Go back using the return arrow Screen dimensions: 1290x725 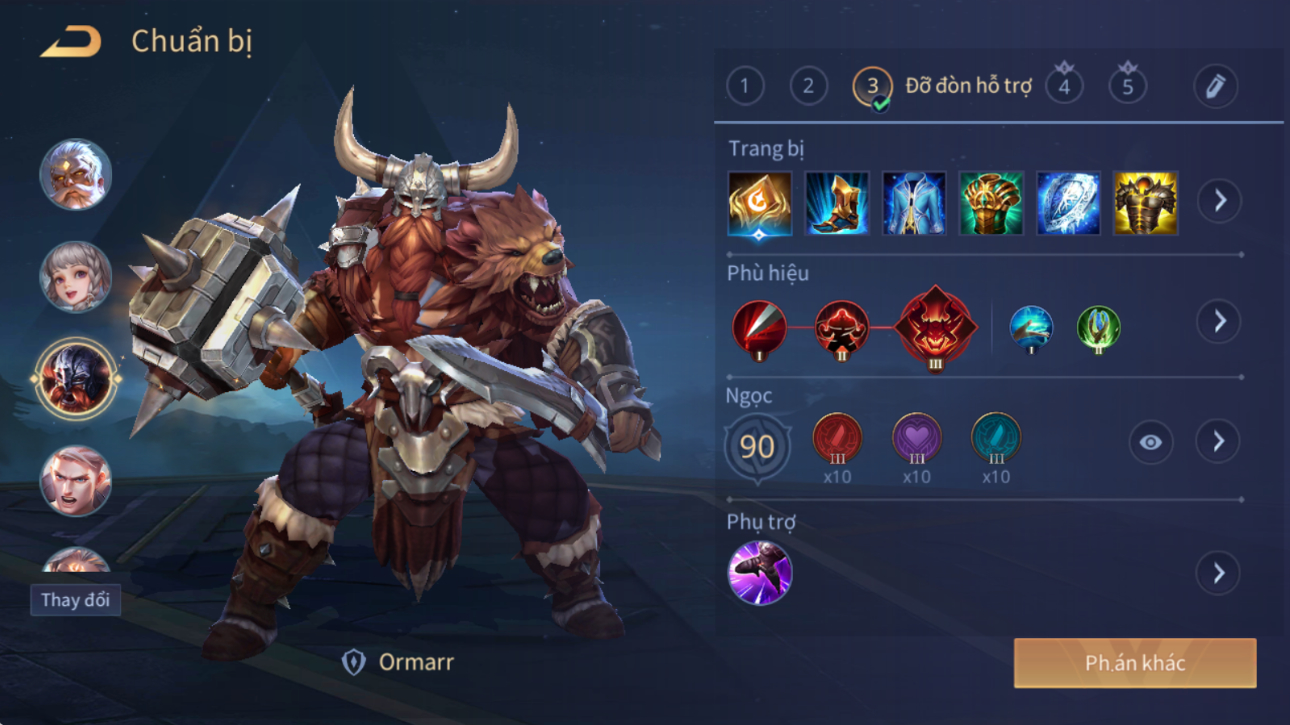click(x=71, y=43)
